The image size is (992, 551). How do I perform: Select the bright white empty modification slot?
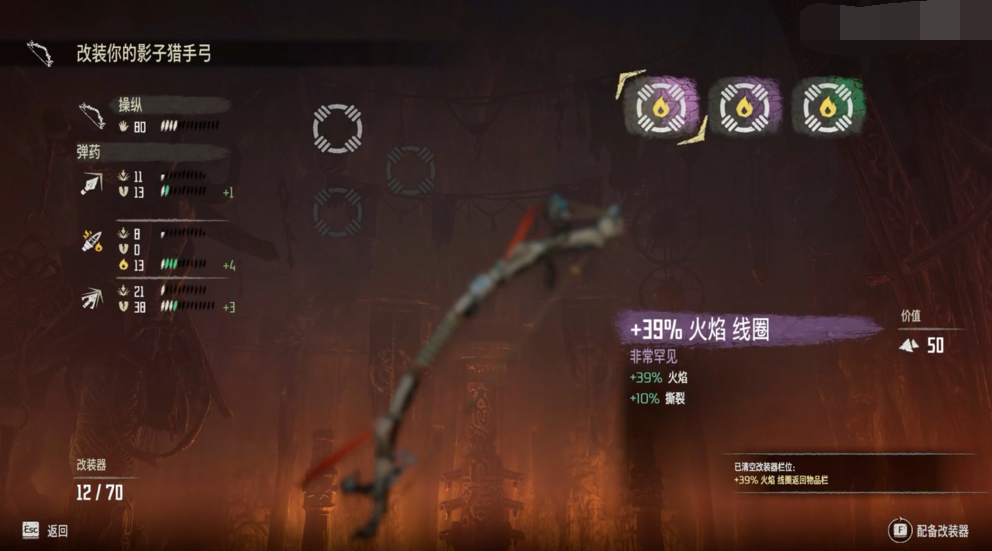point(337,128)
